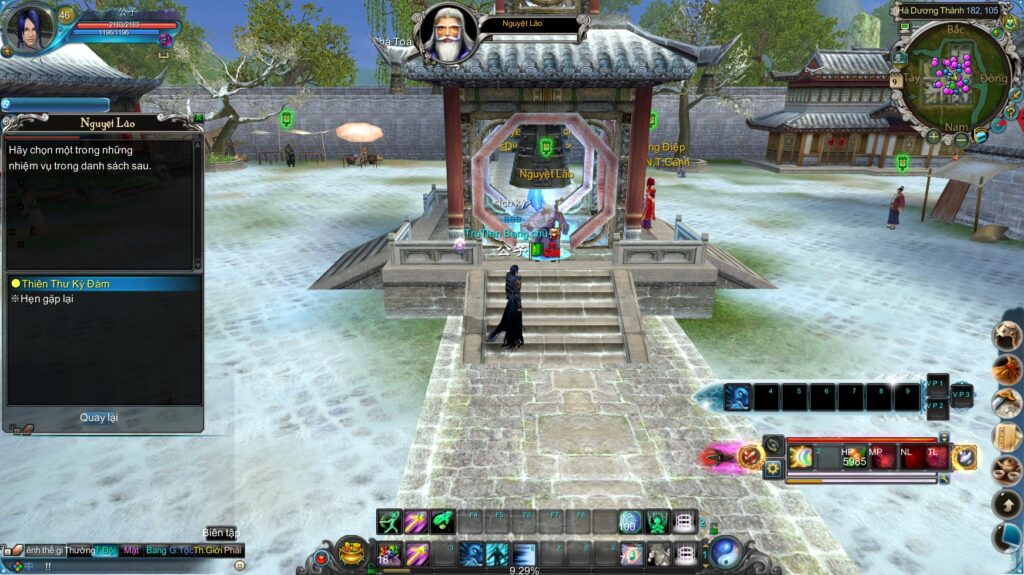This screenshot has width=1024, height=575.
Task: Open the orange pouch bag icon
Action: click(1006, 369)
